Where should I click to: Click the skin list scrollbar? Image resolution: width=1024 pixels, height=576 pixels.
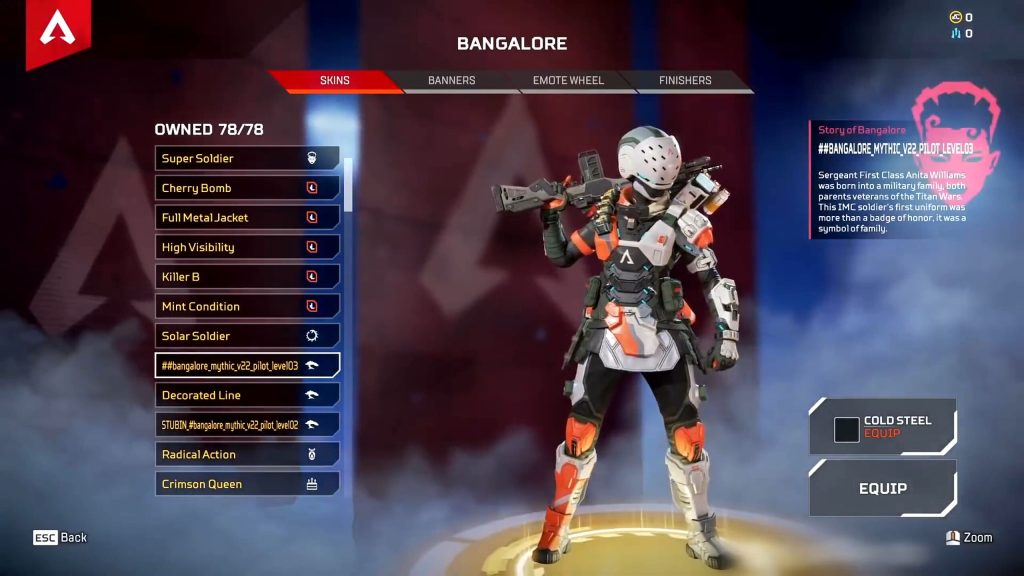(348, 180)
